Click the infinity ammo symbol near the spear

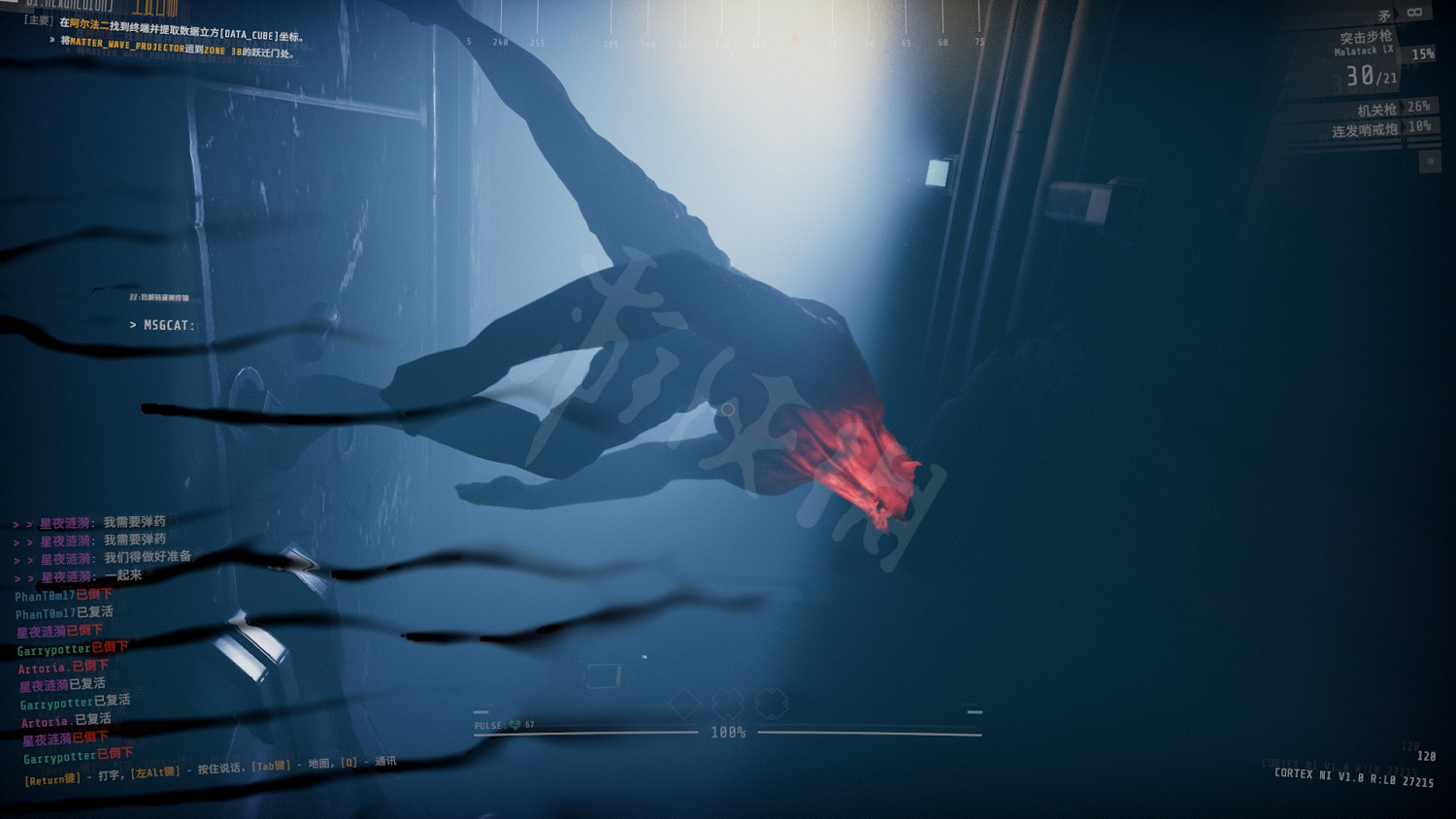[x=1413, y=13]
